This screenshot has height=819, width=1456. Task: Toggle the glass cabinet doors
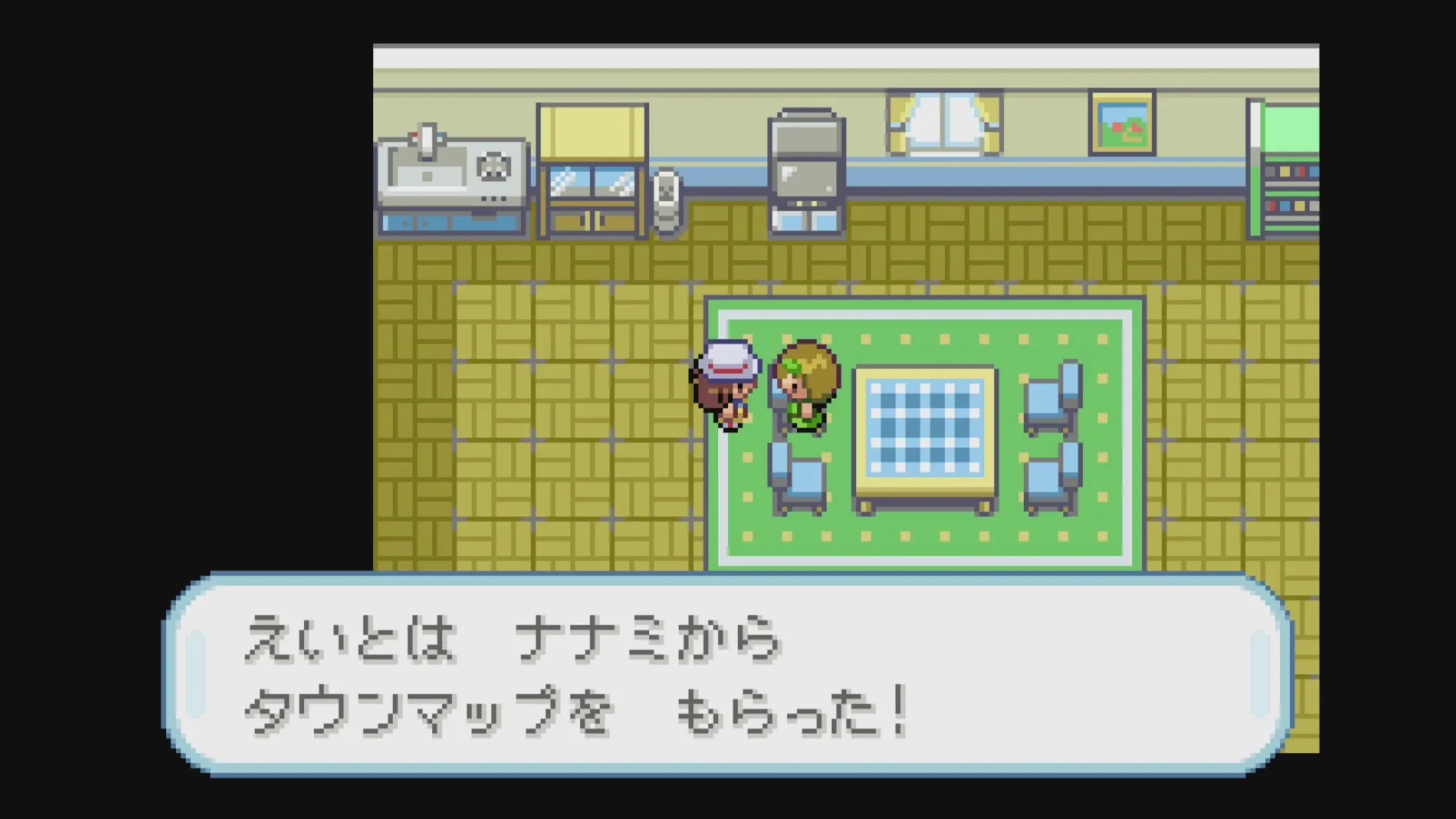pyautogui.click(x=591, y=182)
